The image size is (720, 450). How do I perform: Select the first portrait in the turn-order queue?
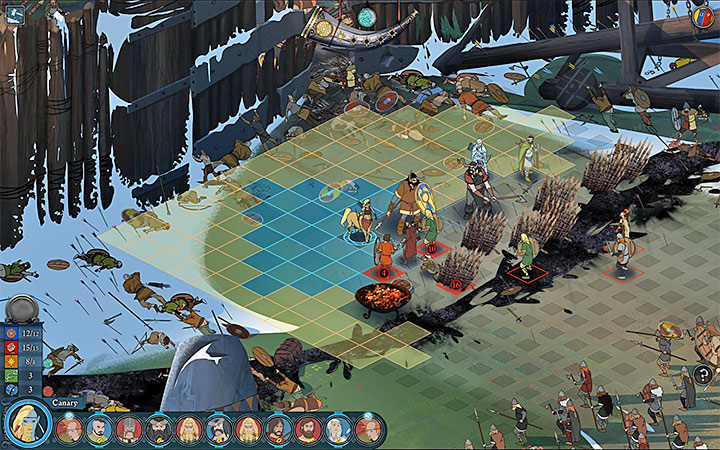tap(69, 430)
